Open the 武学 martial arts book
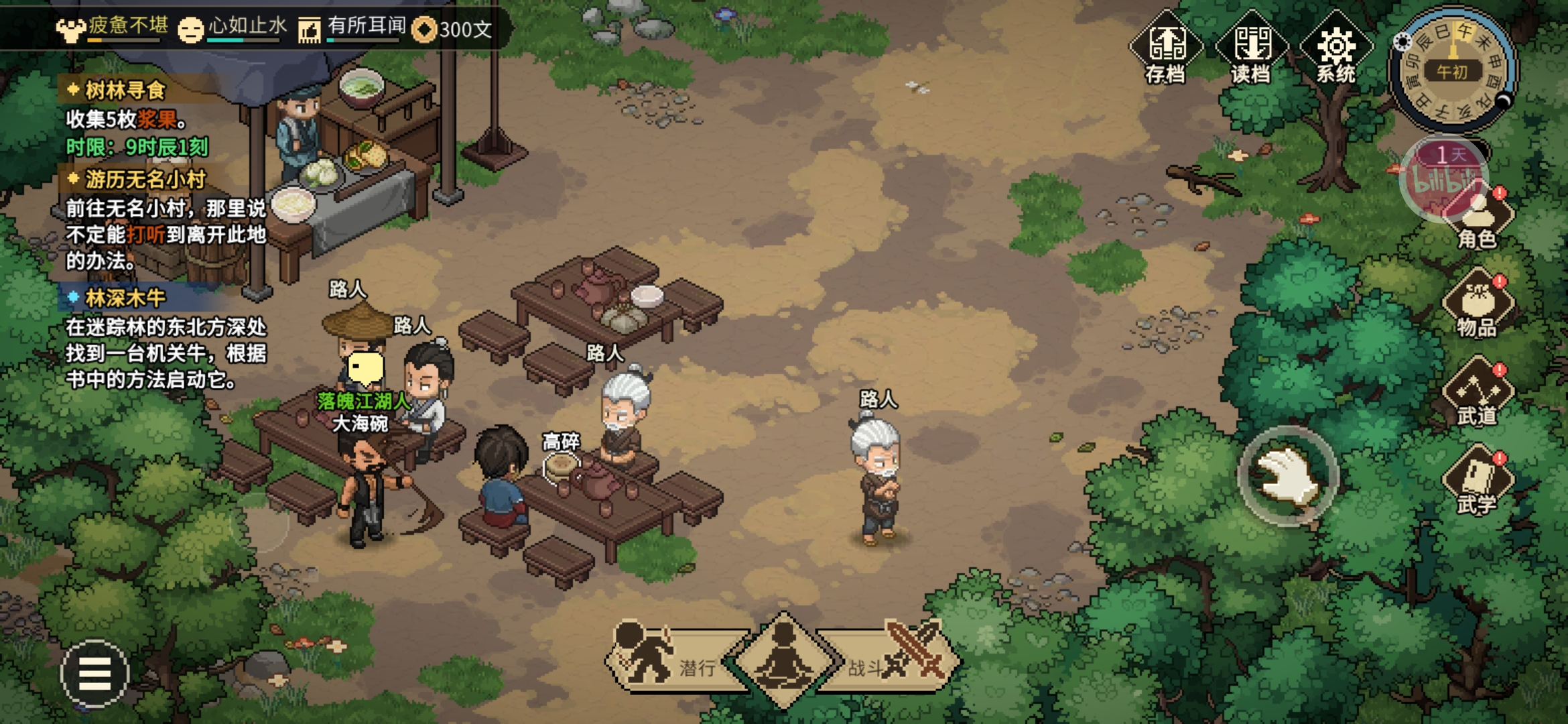The width and height of the screenshot is (1568, 724). (1478, 481)
